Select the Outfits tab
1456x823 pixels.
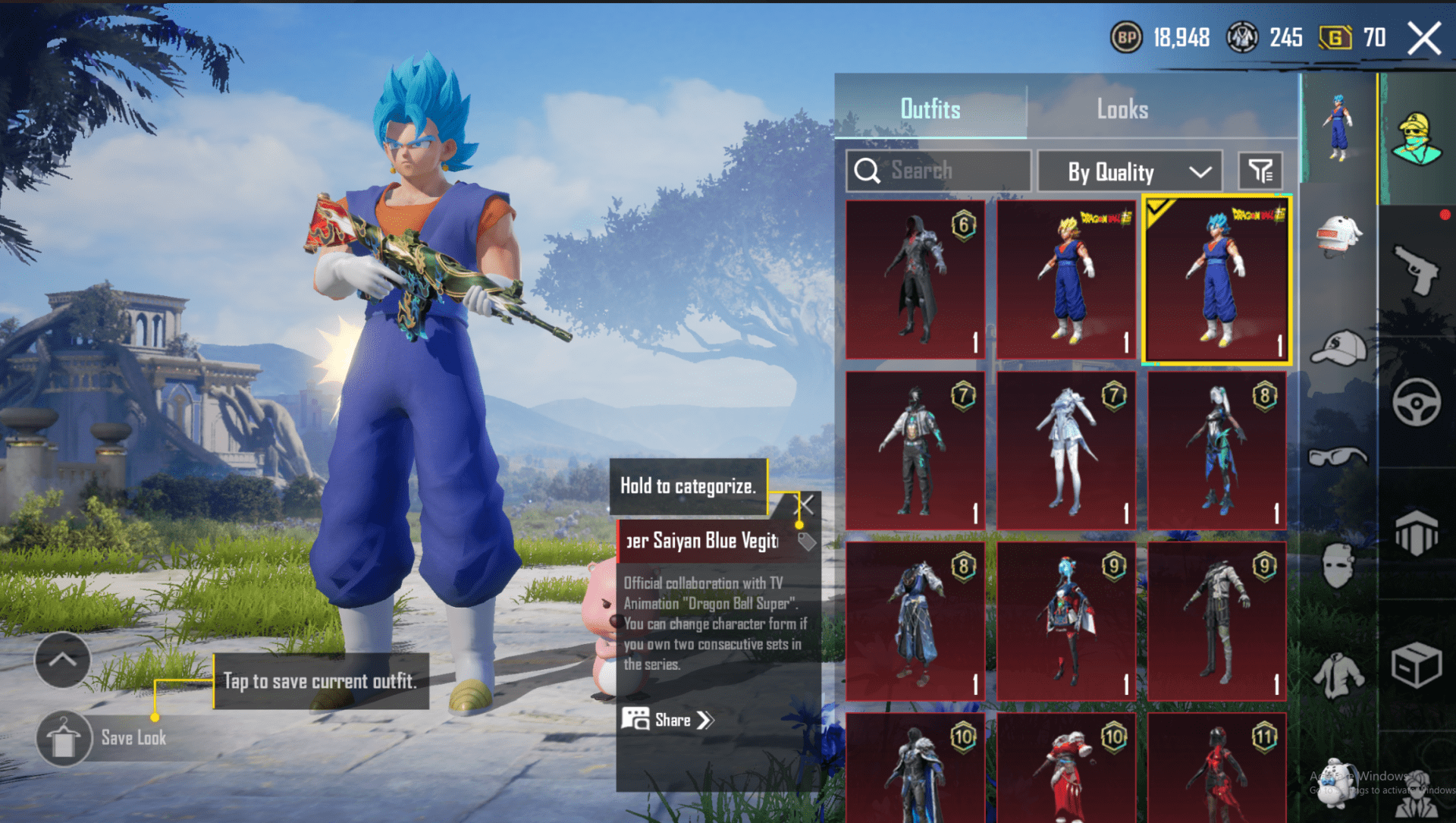tap(930, 109)
